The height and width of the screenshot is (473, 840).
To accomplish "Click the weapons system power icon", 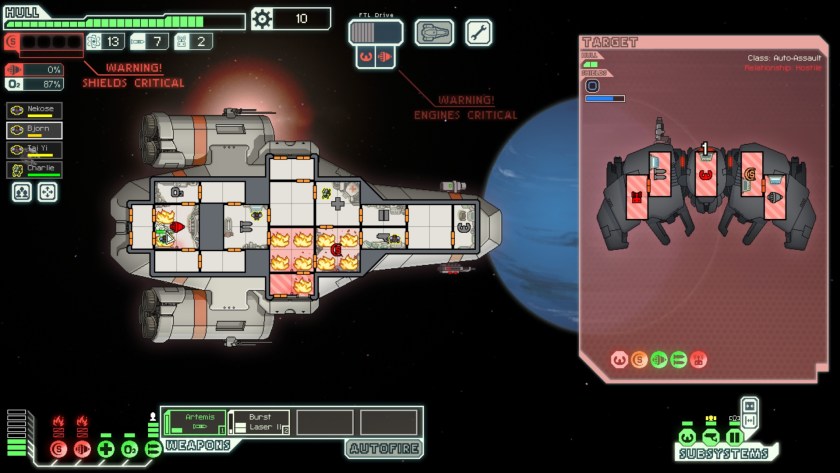I will [153, 449].
